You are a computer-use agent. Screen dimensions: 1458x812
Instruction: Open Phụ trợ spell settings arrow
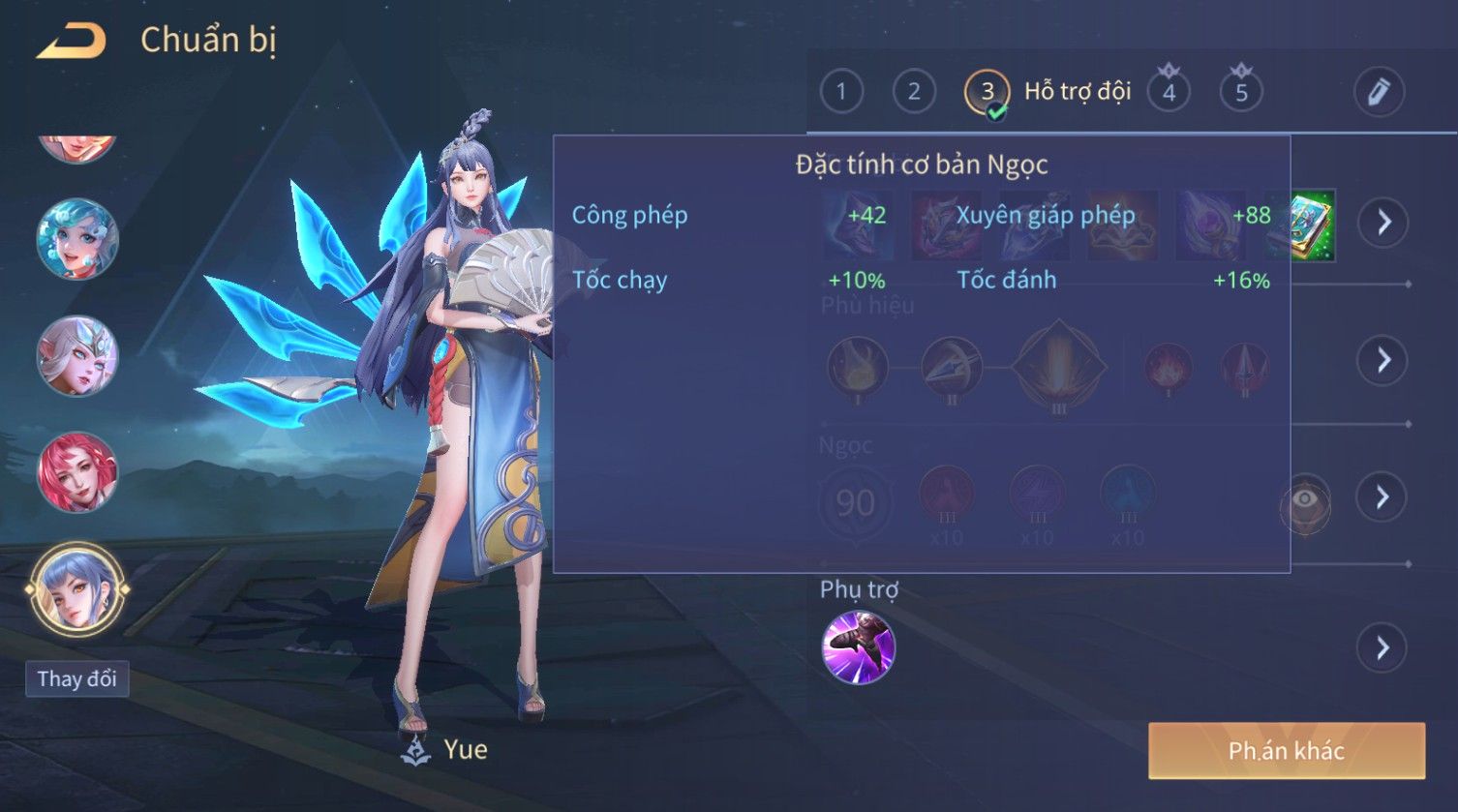(x=1383, y=647)
